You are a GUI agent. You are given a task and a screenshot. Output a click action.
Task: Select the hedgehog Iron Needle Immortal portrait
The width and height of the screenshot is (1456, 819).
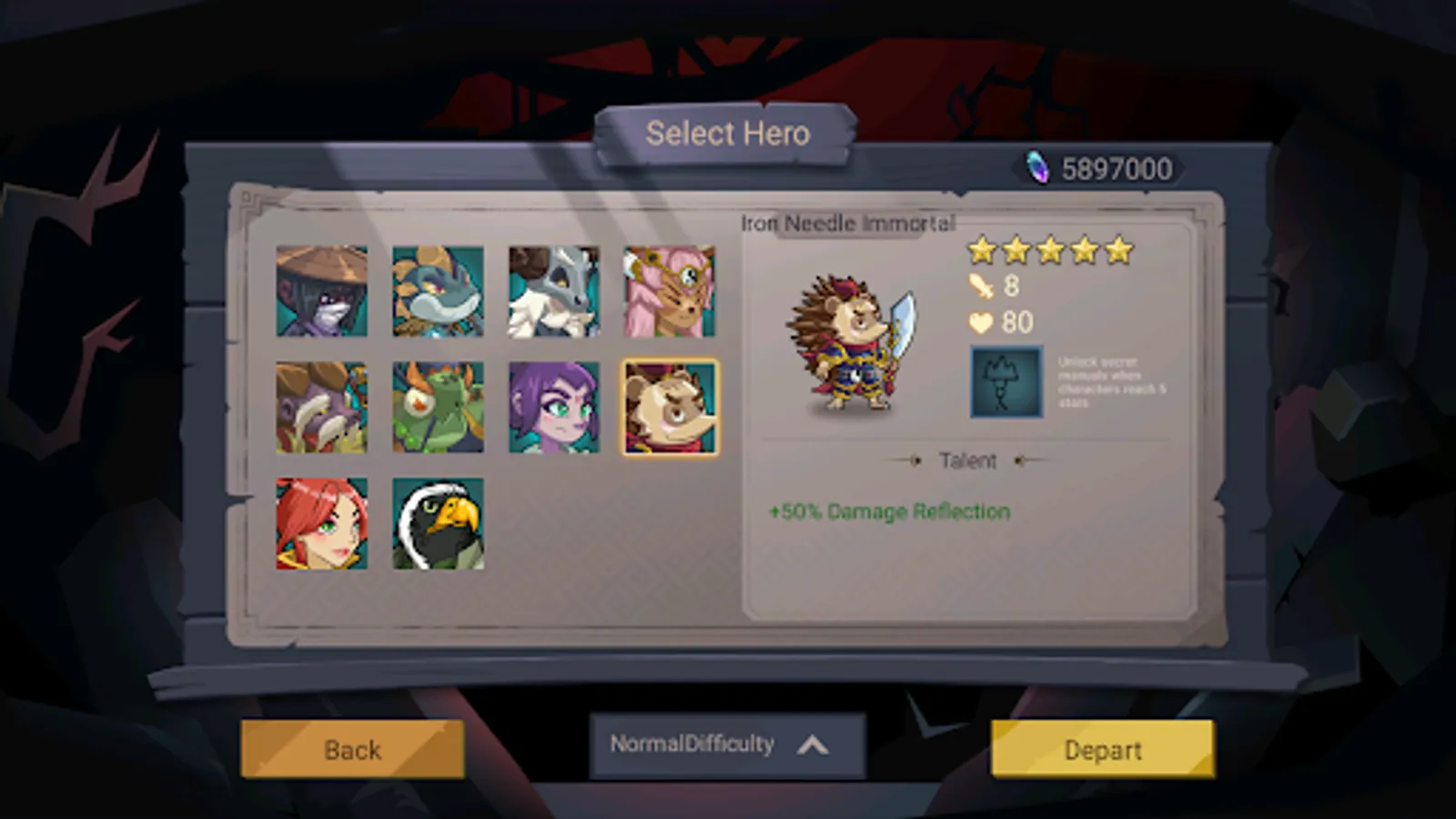(671, 407)
